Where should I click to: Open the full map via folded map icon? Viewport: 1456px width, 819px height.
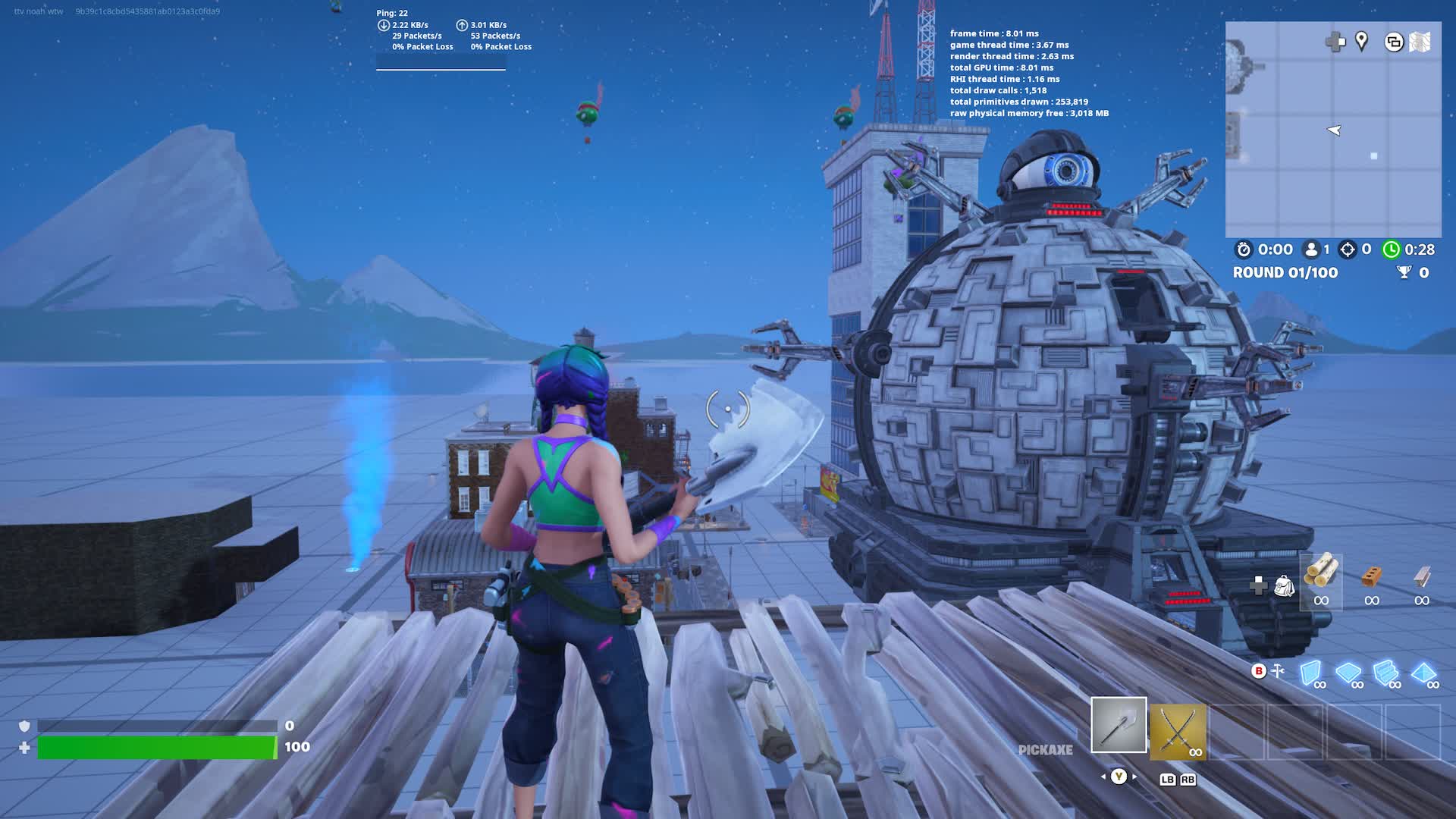[1420, 42]
